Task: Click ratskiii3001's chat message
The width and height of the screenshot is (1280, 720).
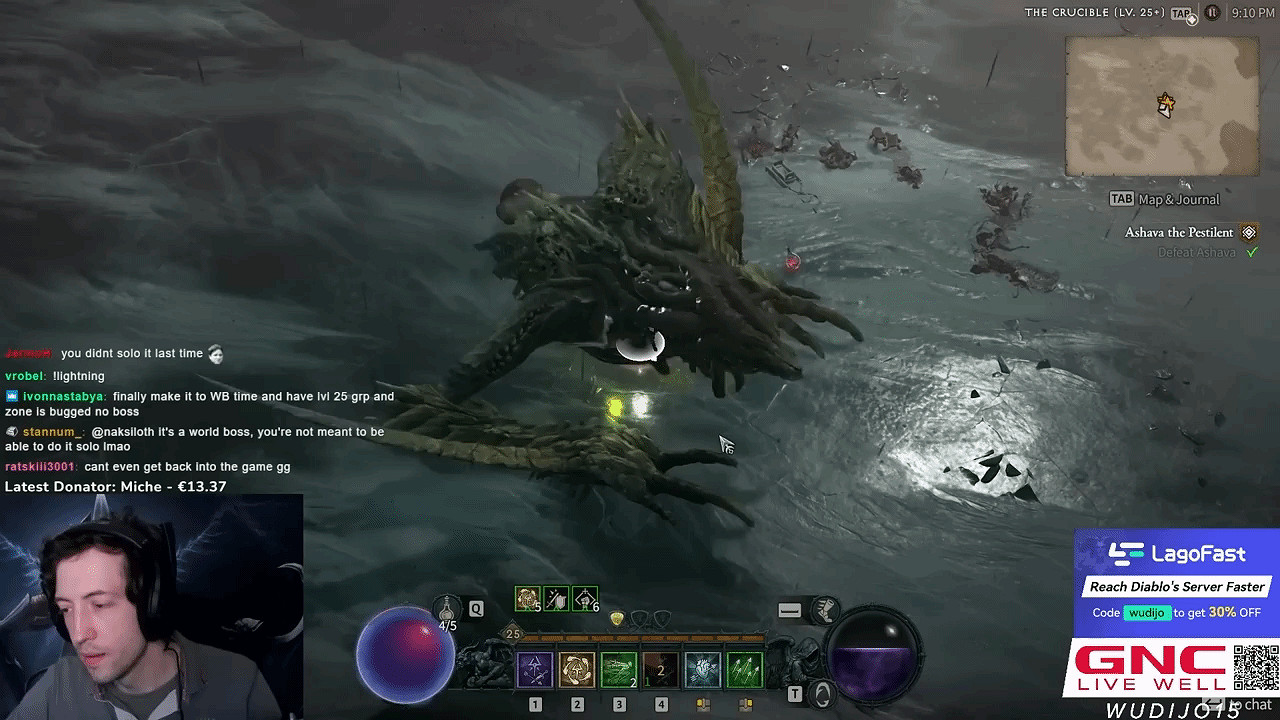Action: point(148,467)
